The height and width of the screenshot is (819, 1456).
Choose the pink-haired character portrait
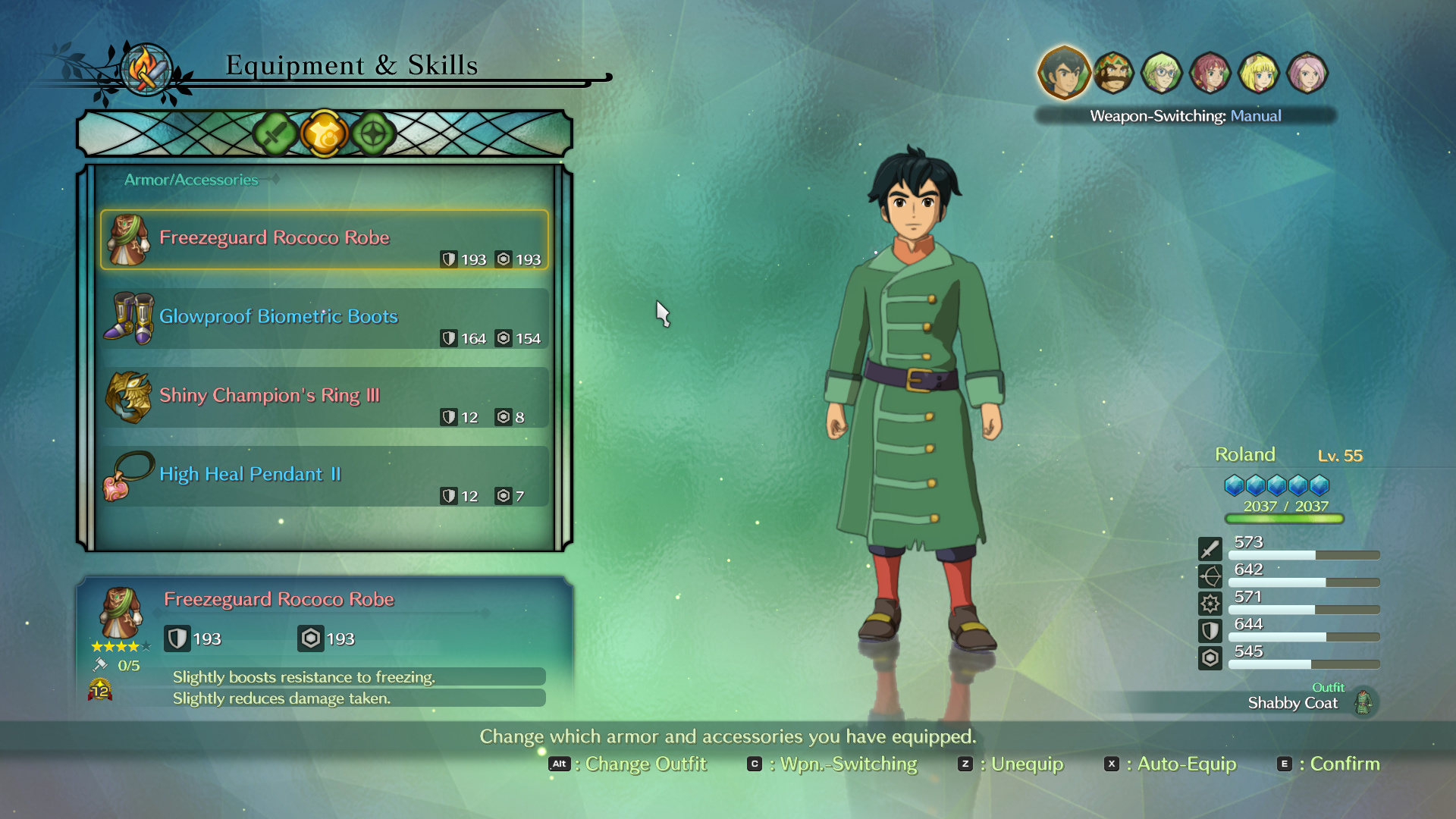pyautogui.click(x=1307, y=73)
